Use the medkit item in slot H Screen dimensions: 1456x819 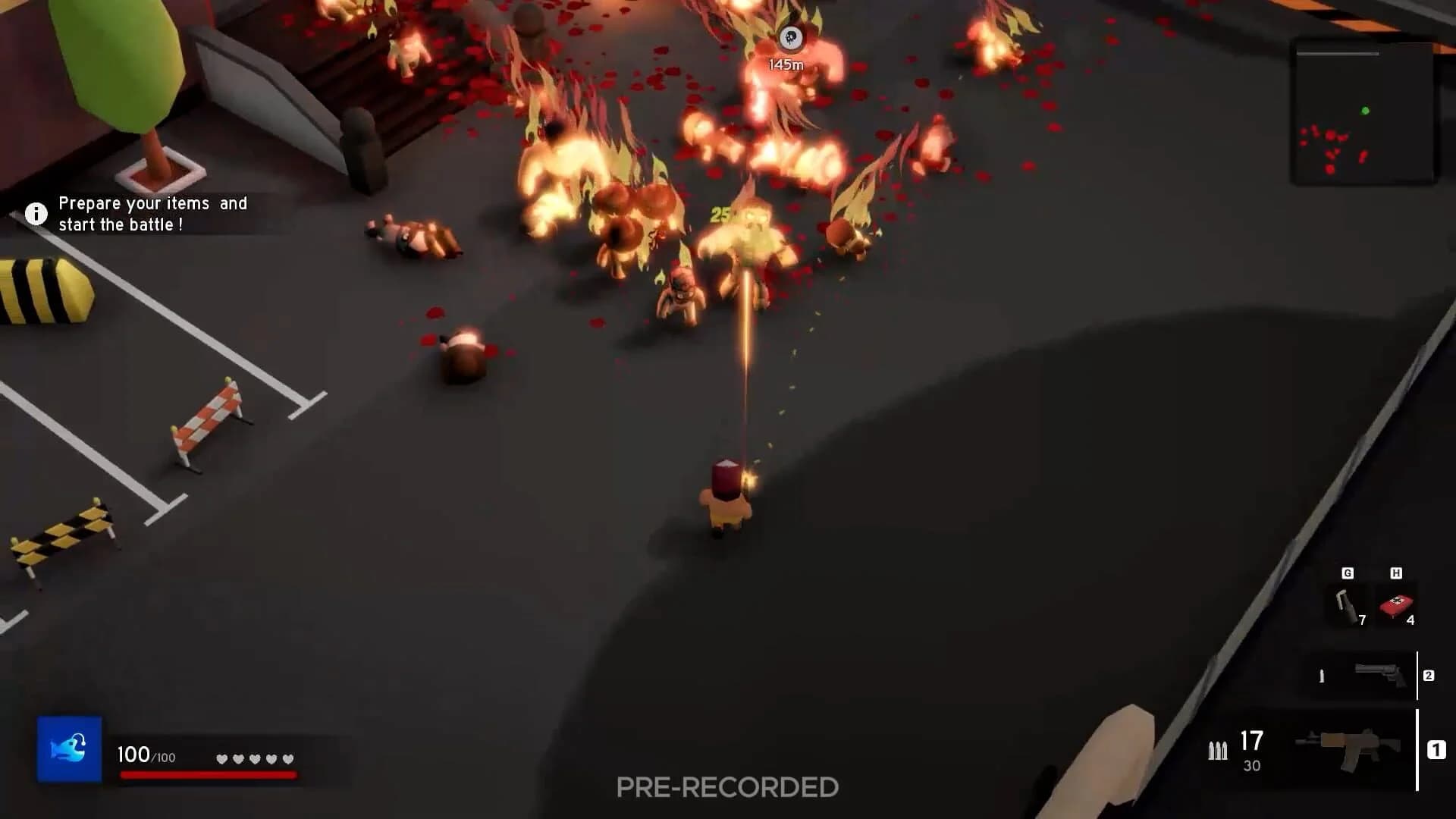coord(1395,605)
